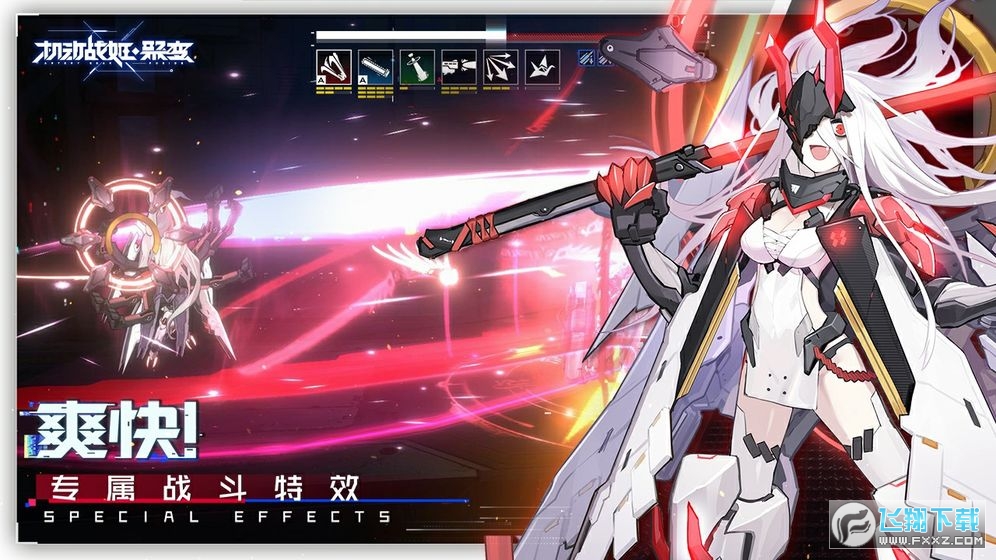Click the blue striped buff icon
The width and height of the screenshot is (996, 560).
(x=586, y=59)
